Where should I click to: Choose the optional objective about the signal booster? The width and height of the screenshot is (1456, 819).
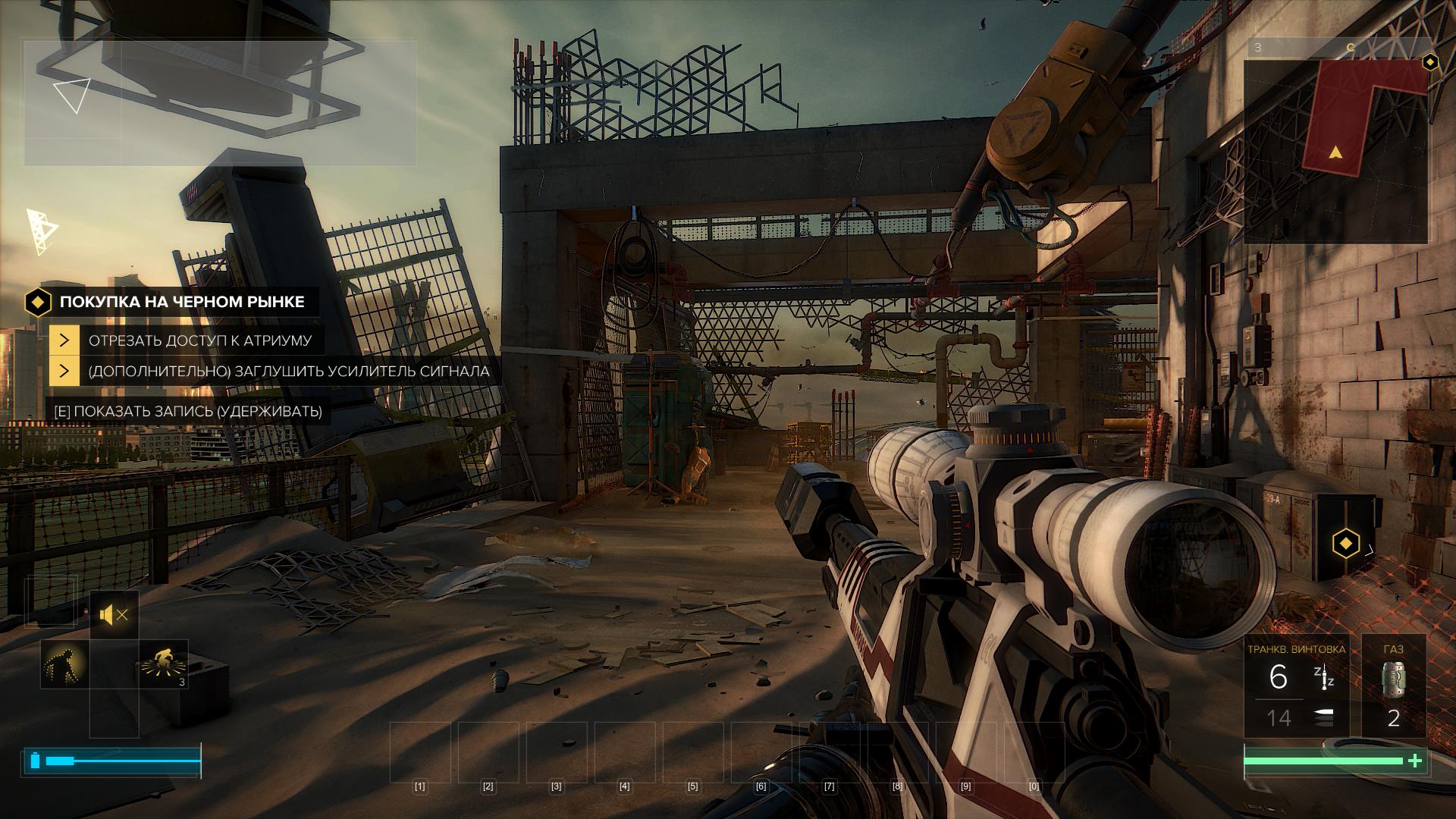(288, 372)
